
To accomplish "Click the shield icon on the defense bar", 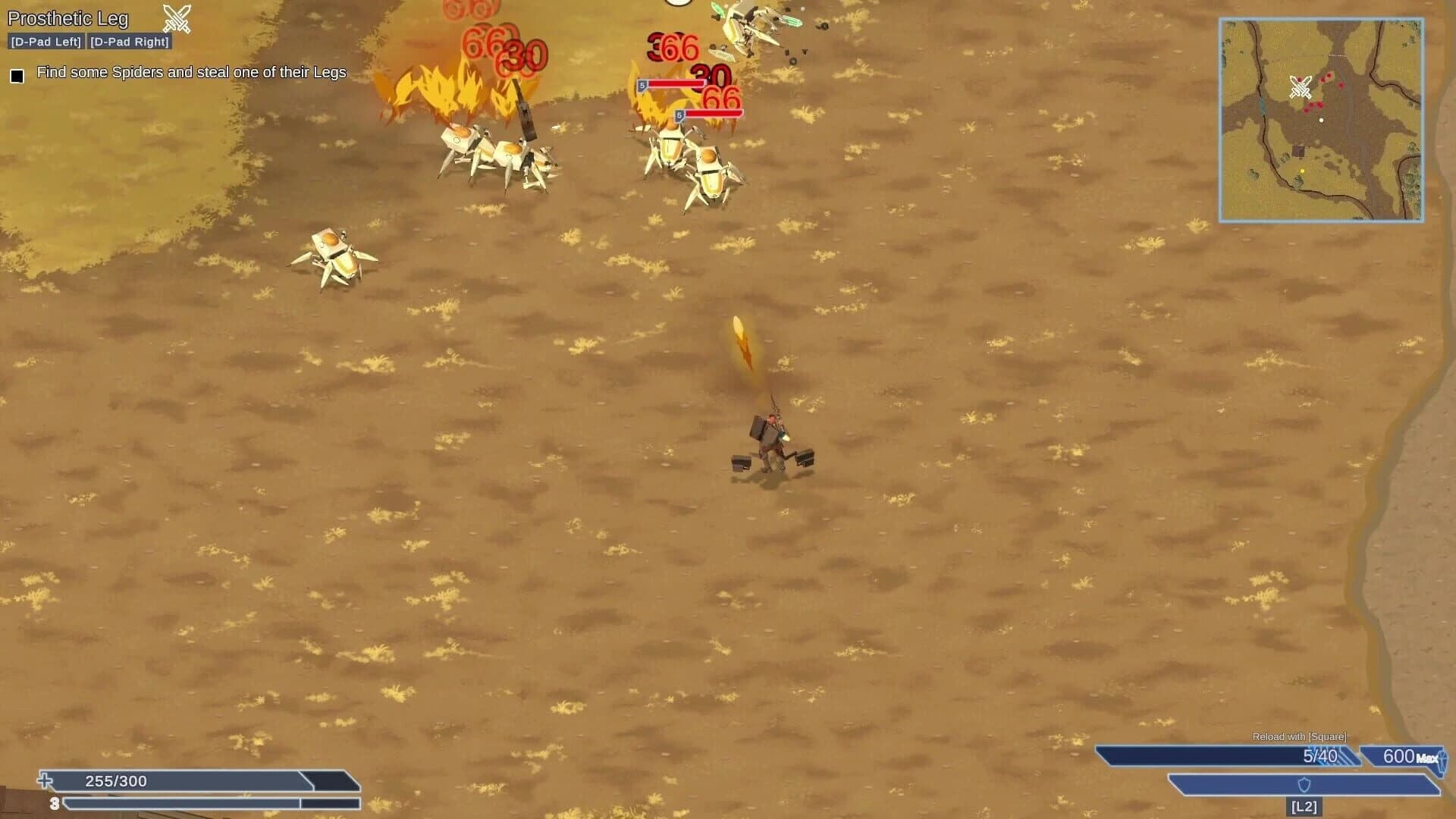I will (1304, 785).
